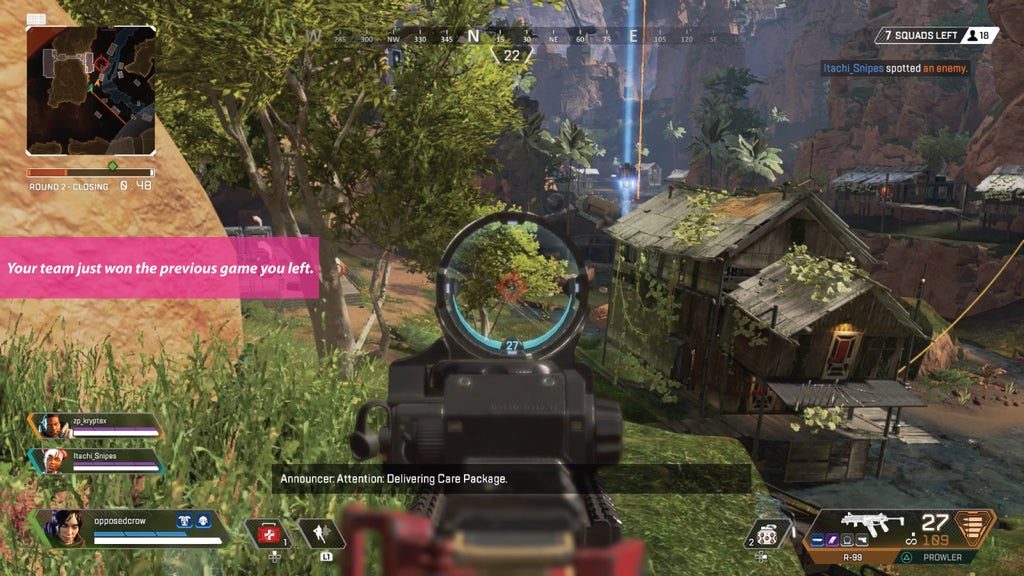Screen dimensions: 1024x576
Task: Click the pink previous game notification banner
Action: click(x=159, y=268)
